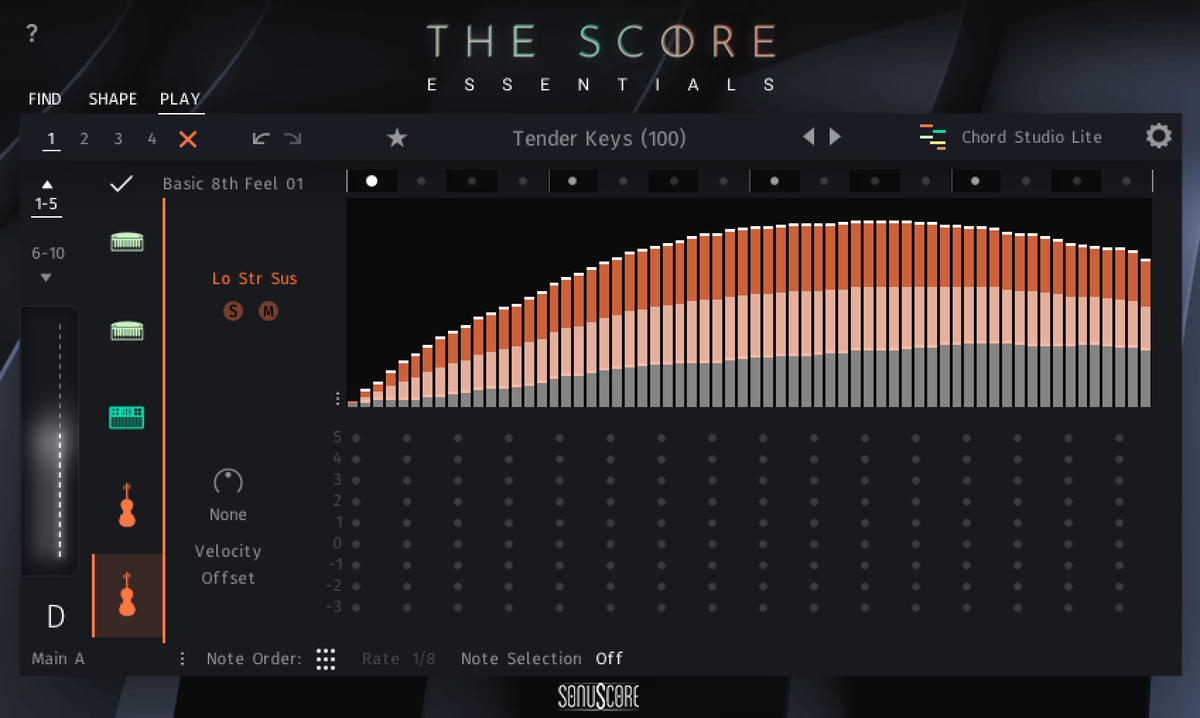Switch to the FIND tab
Screen dimensions: 1200x718
pos(45,99)
